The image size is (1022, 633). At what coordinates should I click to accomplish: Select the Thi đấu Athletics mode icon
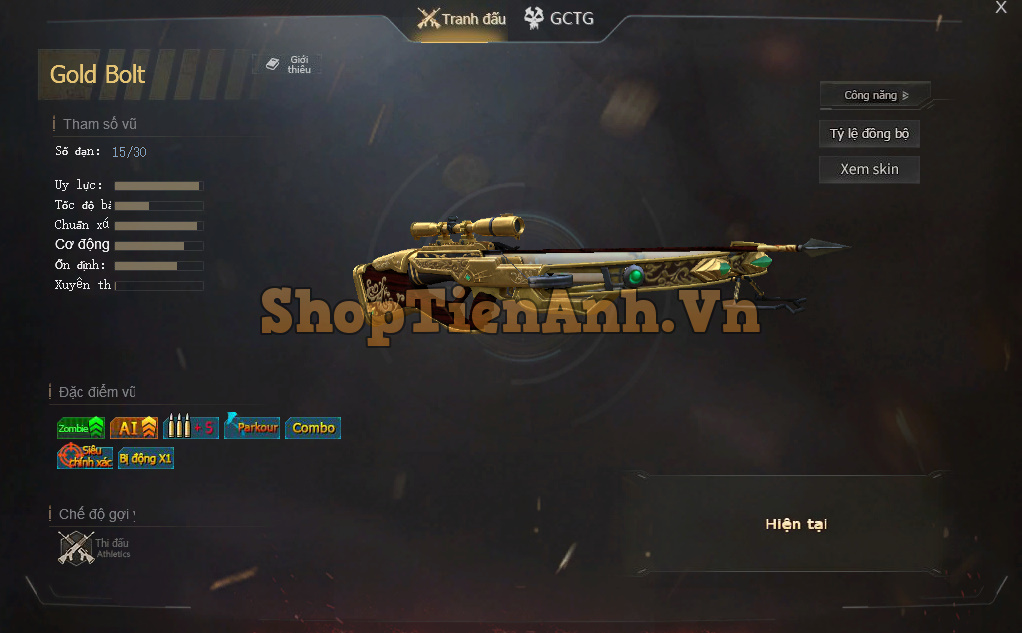pyautogui.click(x=94, y=547)
